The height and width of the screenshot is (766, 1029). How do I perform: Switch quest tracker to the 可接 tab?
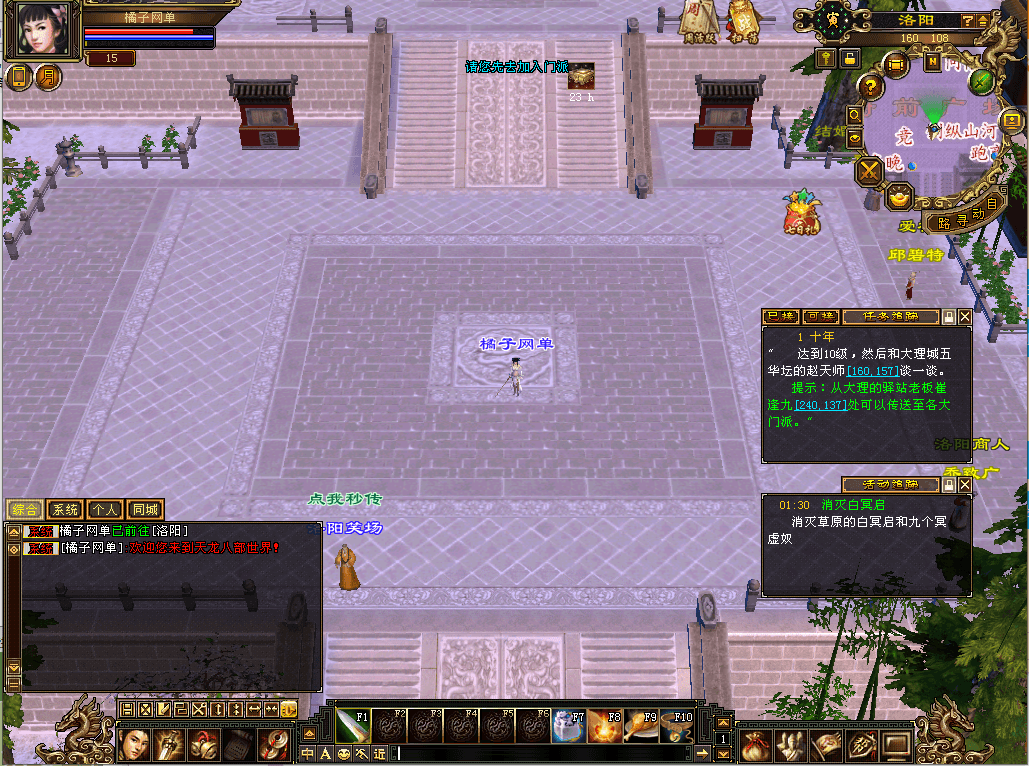[x=819, y=317]
